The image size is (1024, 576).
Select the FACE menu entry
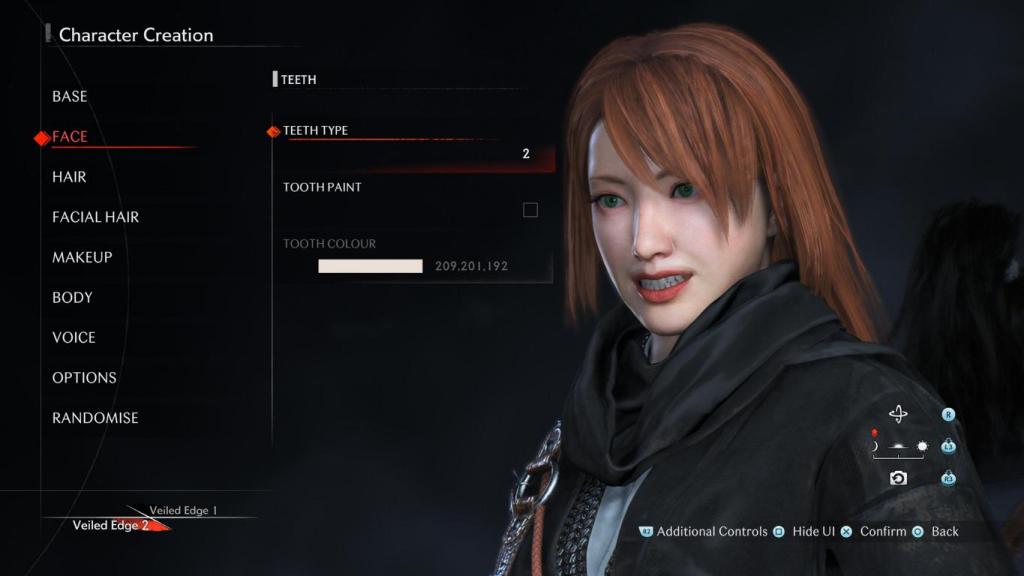pyautogui.click(x=70, y=137)
